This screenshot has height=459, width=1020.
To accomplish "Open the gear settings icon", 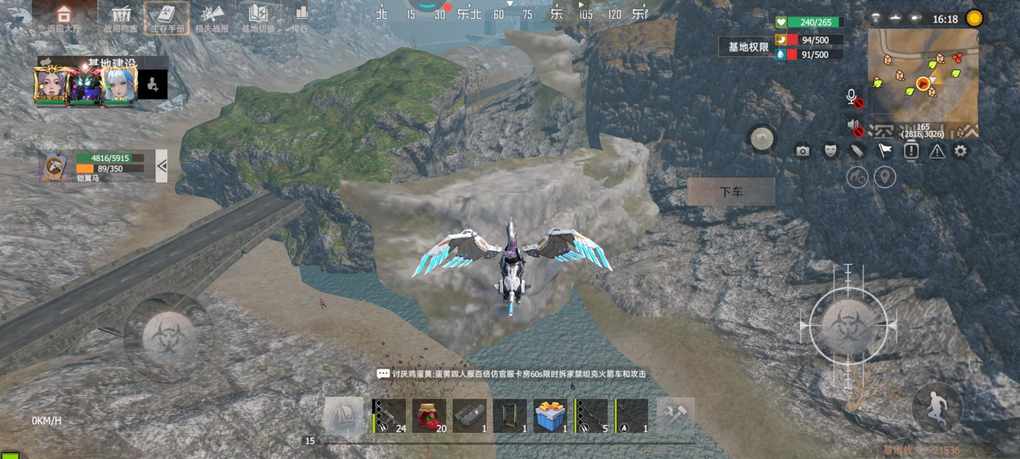I will pyautogui.click(x=961, y=151).
